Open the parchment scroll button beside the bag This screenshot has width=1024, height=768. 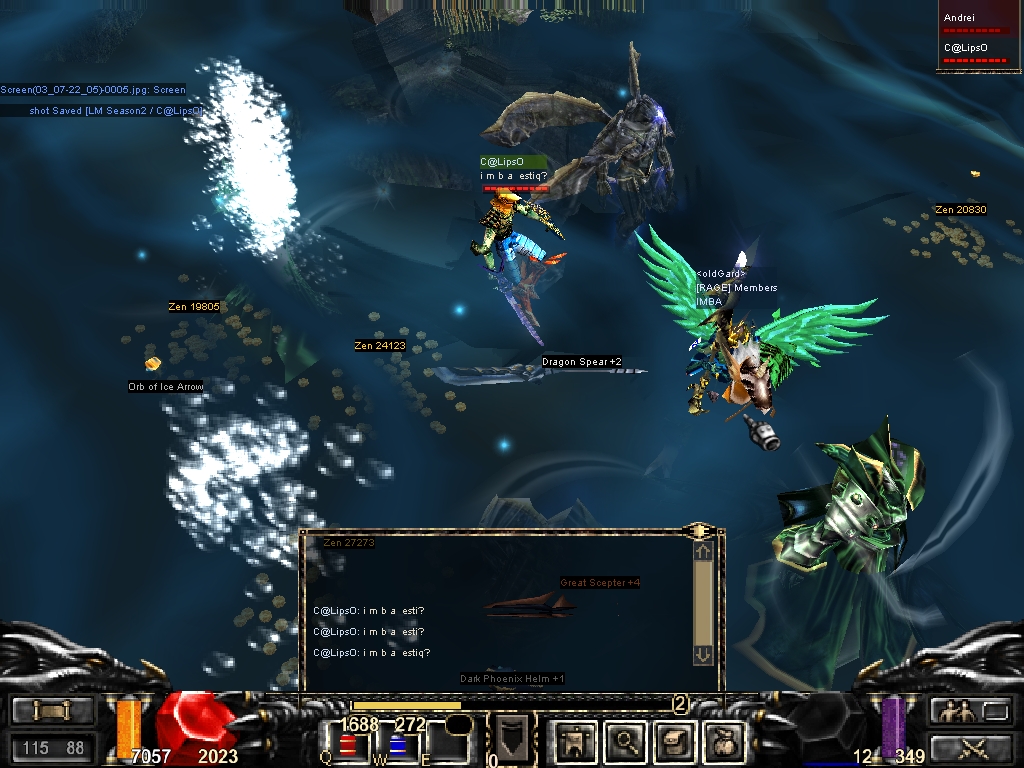671,741
